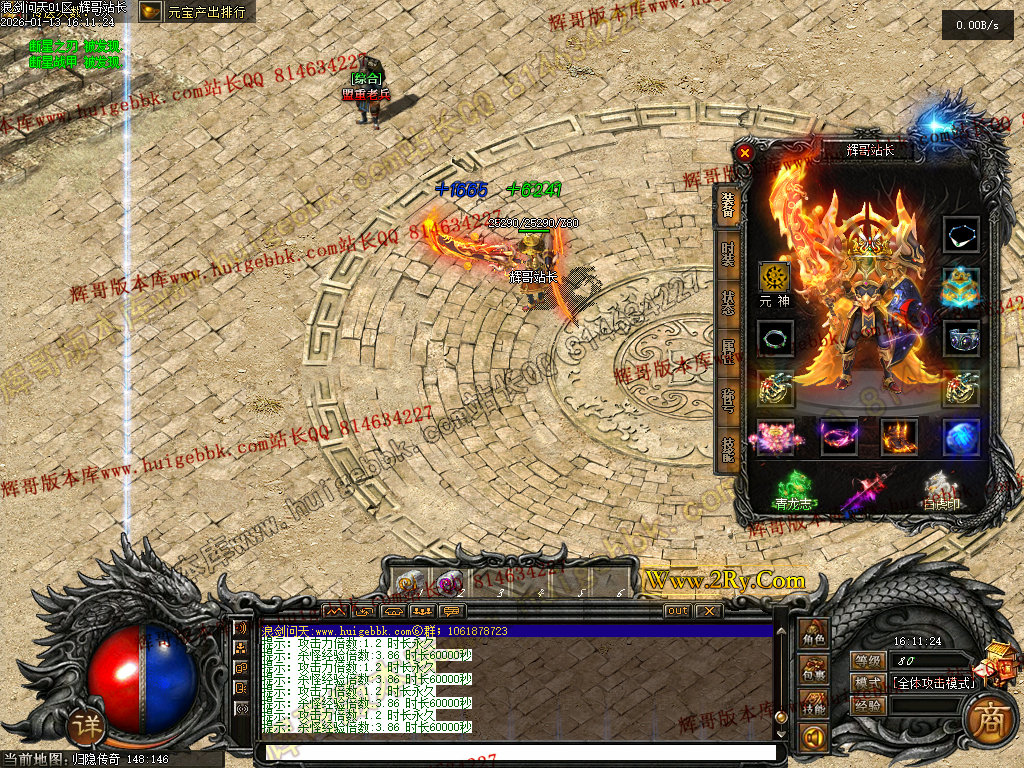
Task: Select the necklace equipment slot
Action: pos(961,235)
